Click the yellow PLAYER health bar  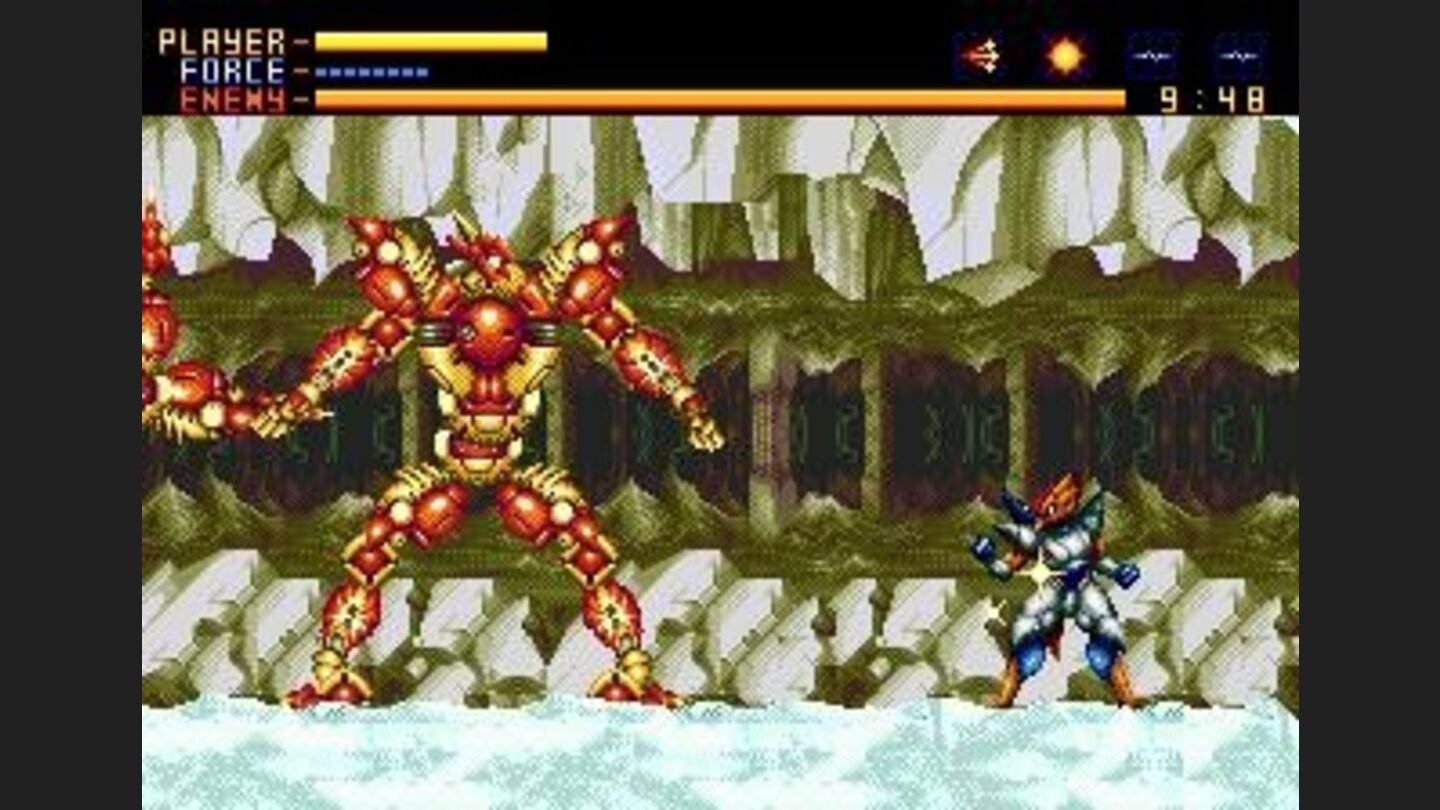pyautogui.click(x=430, y=40)
